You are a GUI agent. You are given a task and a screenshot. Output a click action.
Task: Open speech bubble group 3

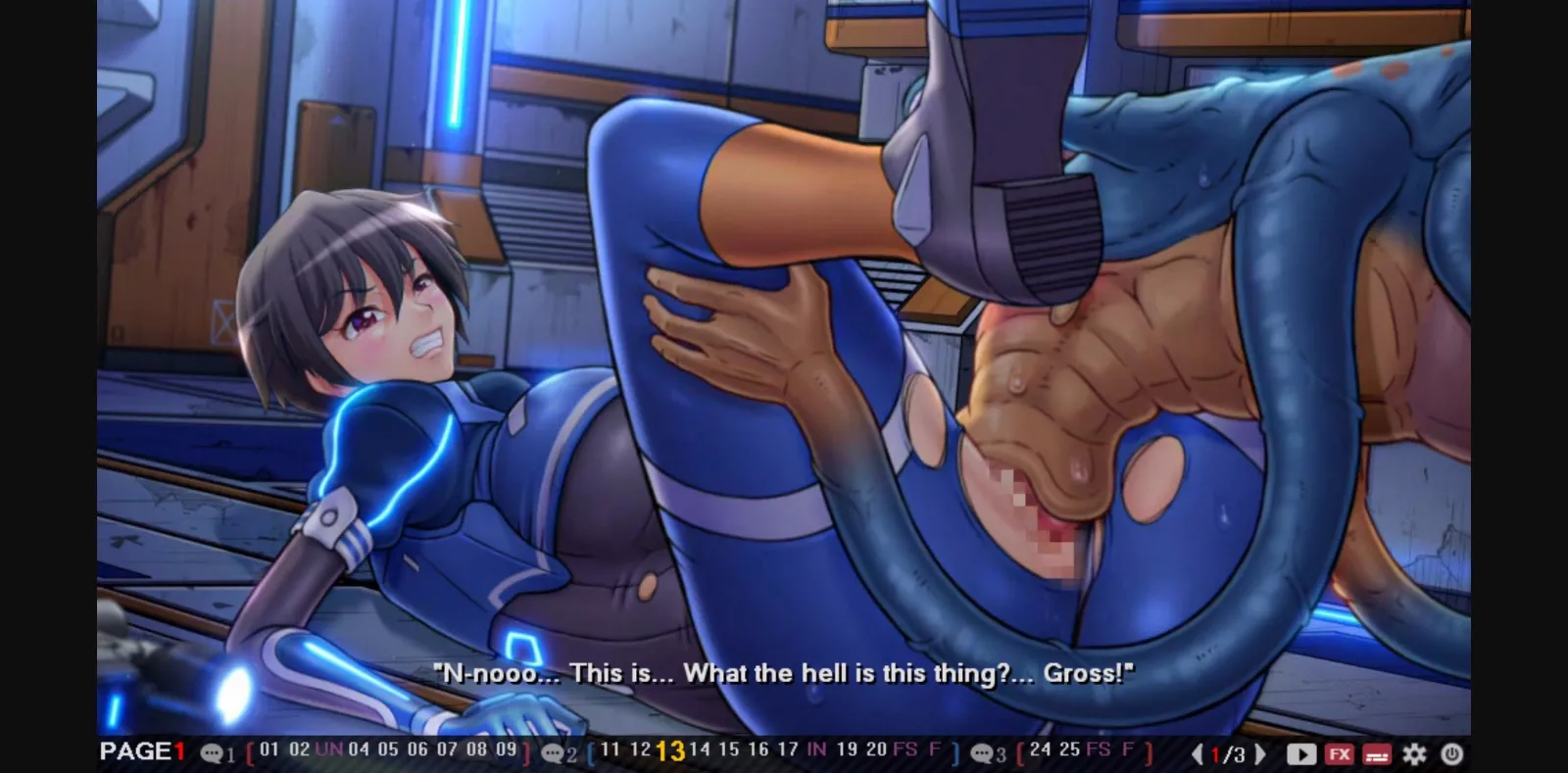coord(982,754)
